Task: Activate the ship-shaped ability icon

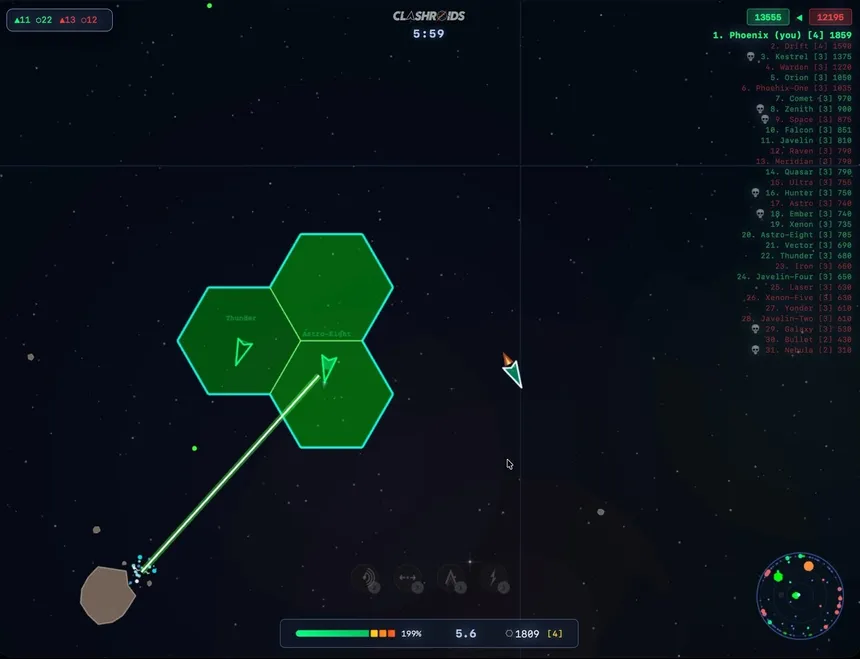Action: tap(450, 579)
